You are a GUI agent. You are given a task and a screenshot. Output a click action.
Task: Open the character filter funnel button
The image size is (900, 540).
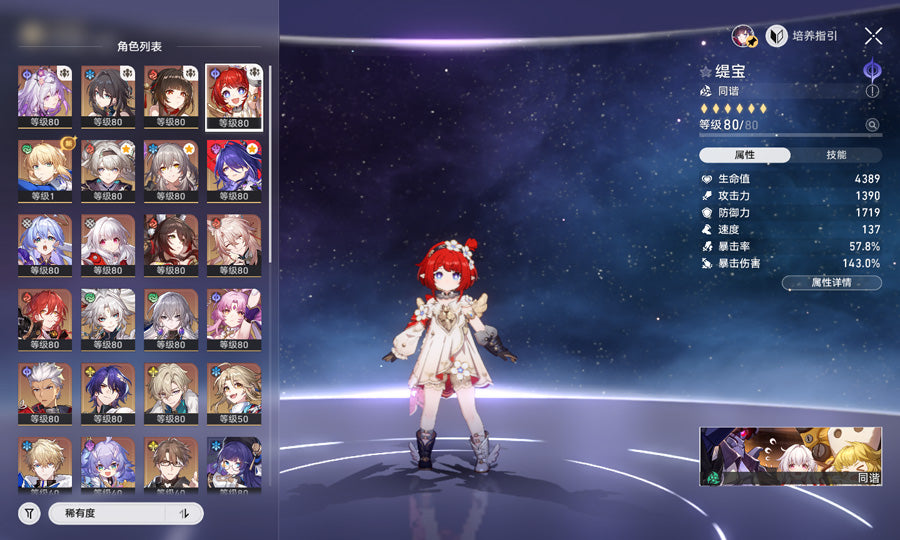tap(30, 513)
